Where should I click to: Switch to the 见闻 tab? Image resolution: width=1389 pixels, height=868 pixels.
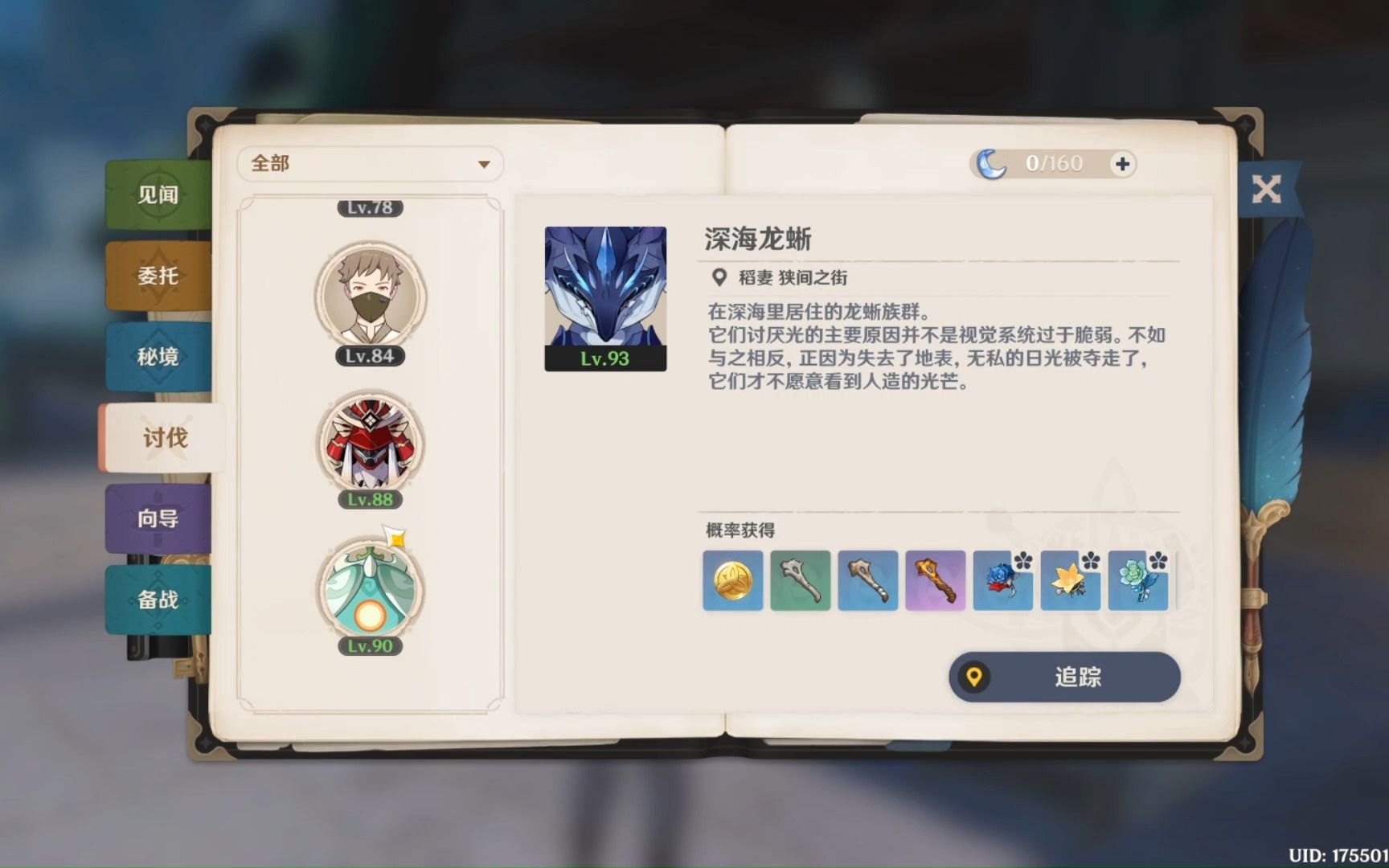(x=158, y=195)
